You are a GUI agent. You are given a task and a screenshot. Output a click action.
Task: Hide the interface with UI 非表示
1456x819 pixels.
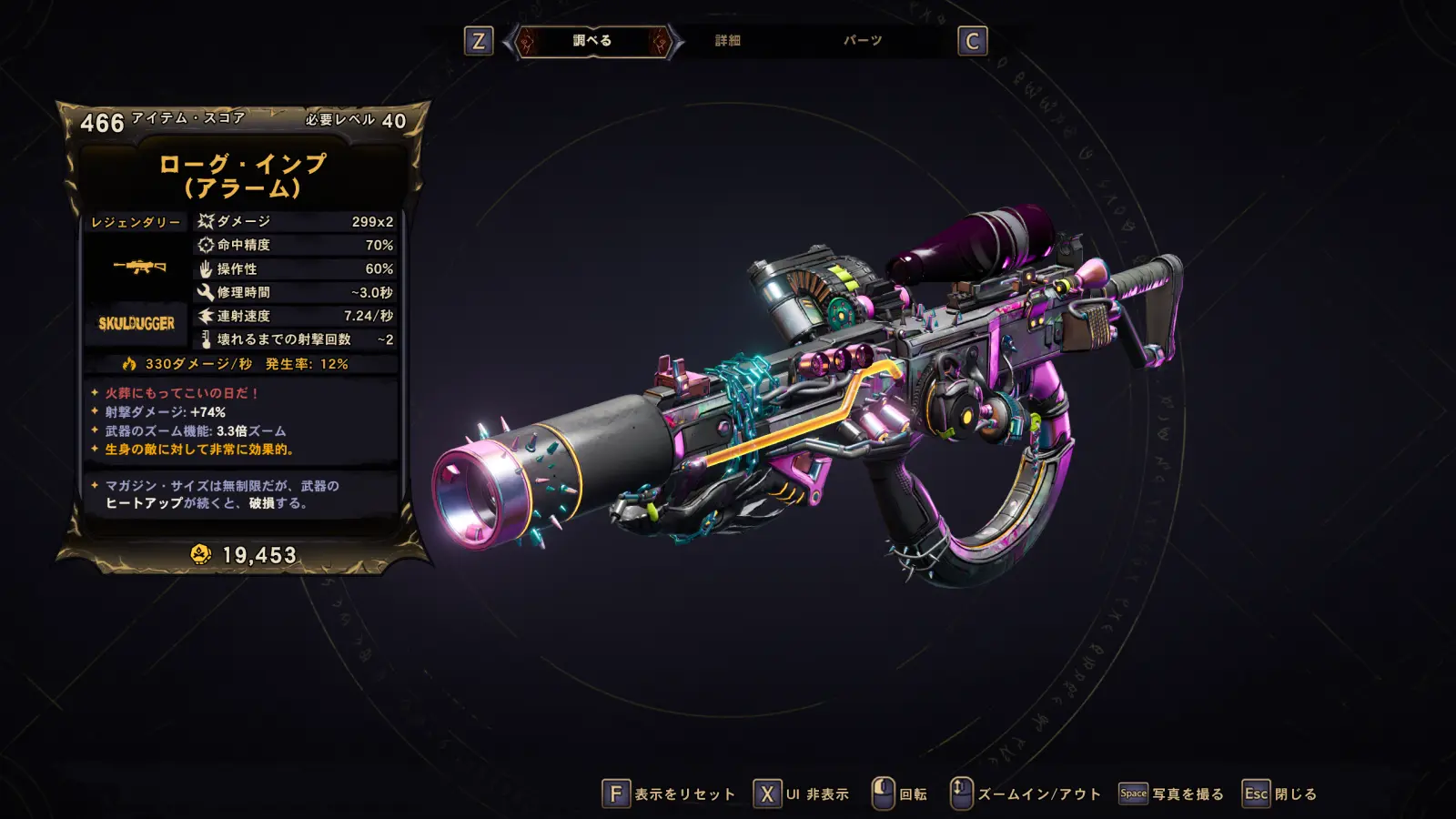pos(802,794)
